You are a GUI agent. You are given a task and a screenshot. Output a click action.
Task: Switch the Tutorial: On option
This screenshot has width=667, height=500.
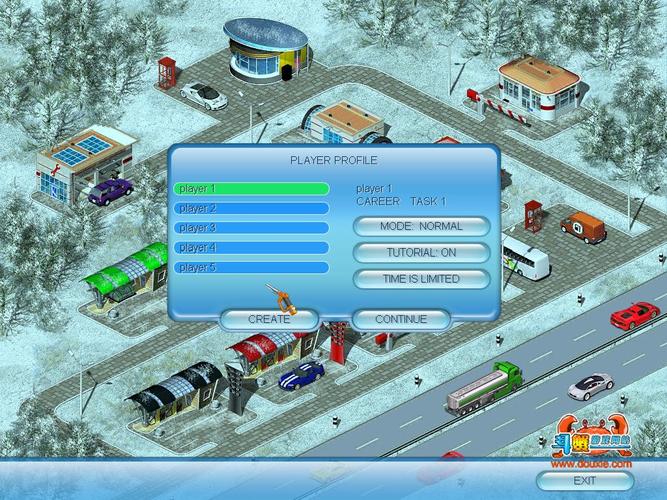[421, 253]
